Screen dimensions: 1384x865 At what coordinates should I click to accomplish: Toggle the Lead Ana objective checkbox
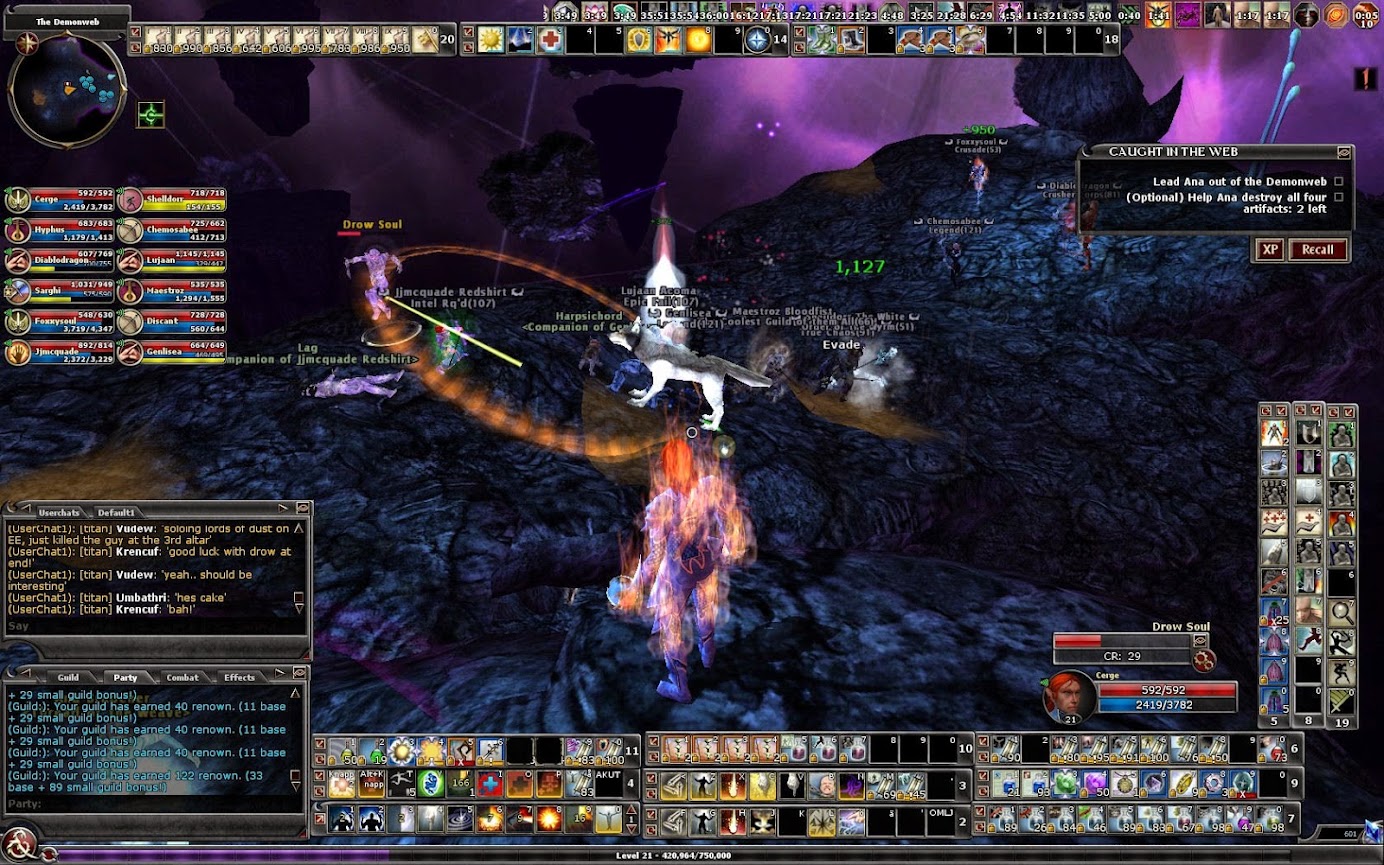pos(1338,182)
